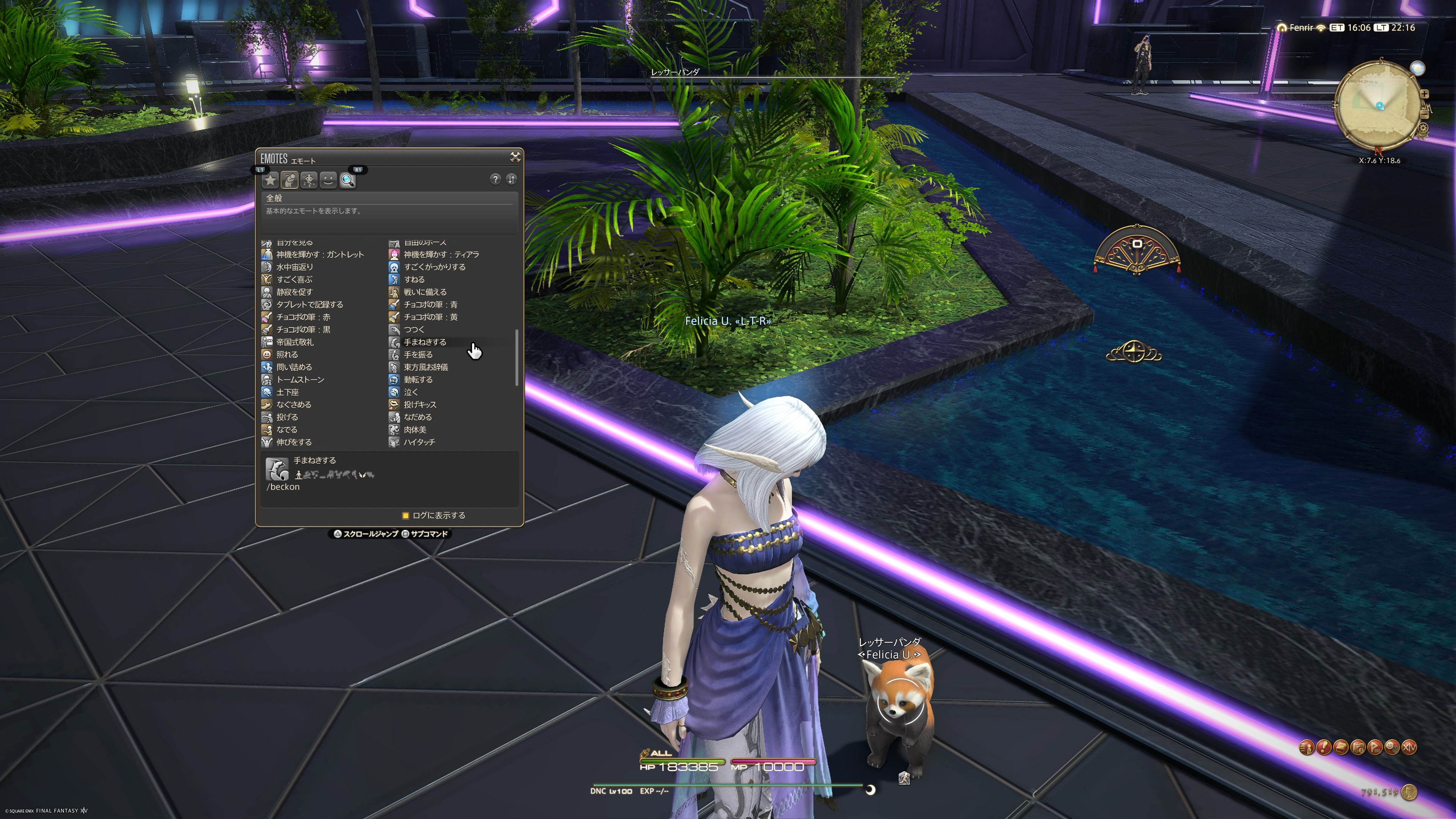Click the emote sort arrows button
This screenshot has height=819, width=1456.
(511, 179)
